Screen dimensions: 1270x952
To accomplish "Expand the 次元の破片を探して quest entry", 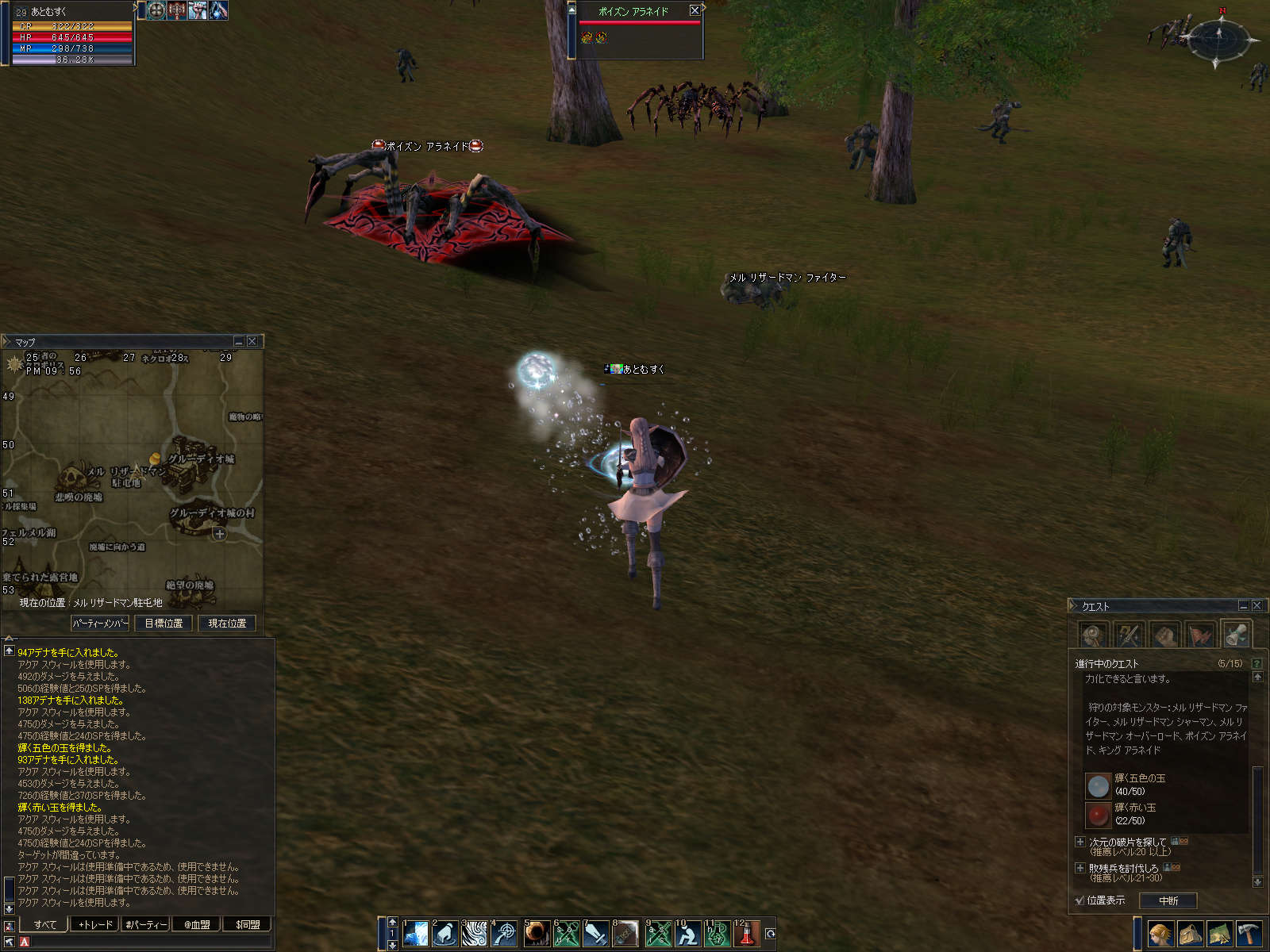I will click(1079, 842).
